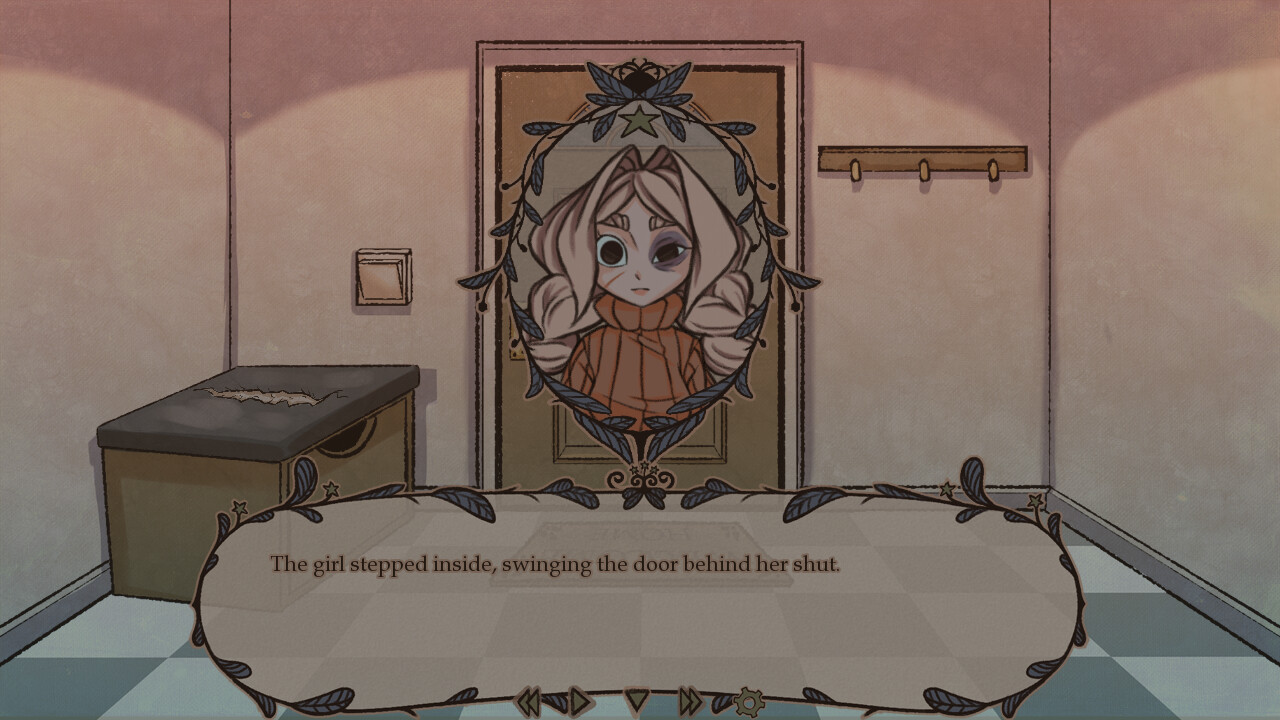Click the double-right fast-forward arrows
Screen dimensions: 1280x720
tap(690, 701)
